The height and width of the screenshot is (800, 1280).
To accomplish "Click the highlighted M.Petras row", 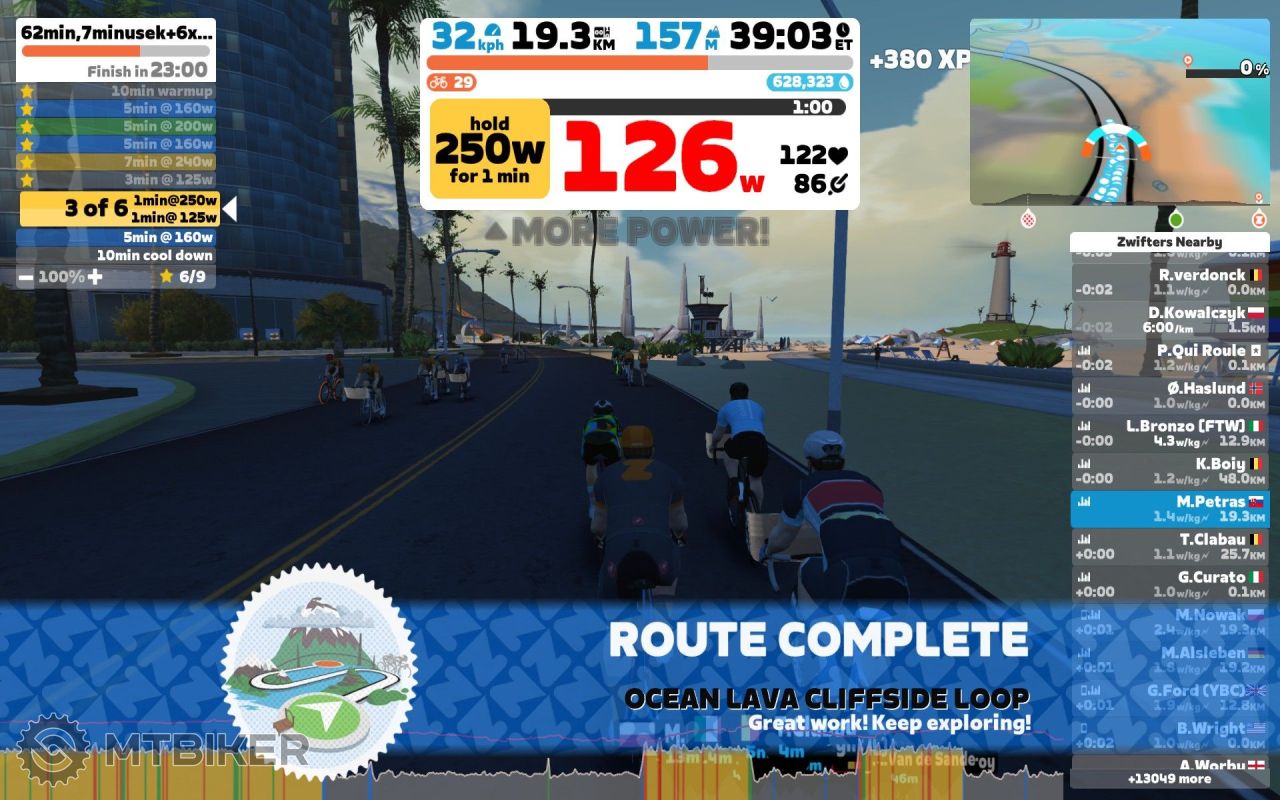I will [x=1169, y=509].
